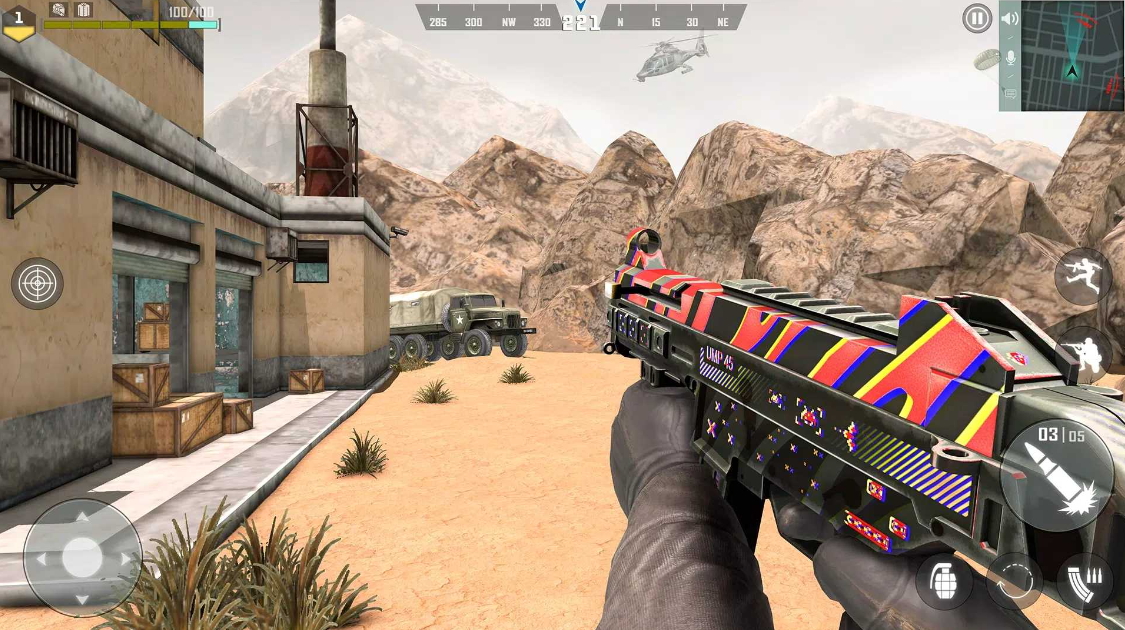Toggle the microphone voice chat icon

coord(1010,57)
